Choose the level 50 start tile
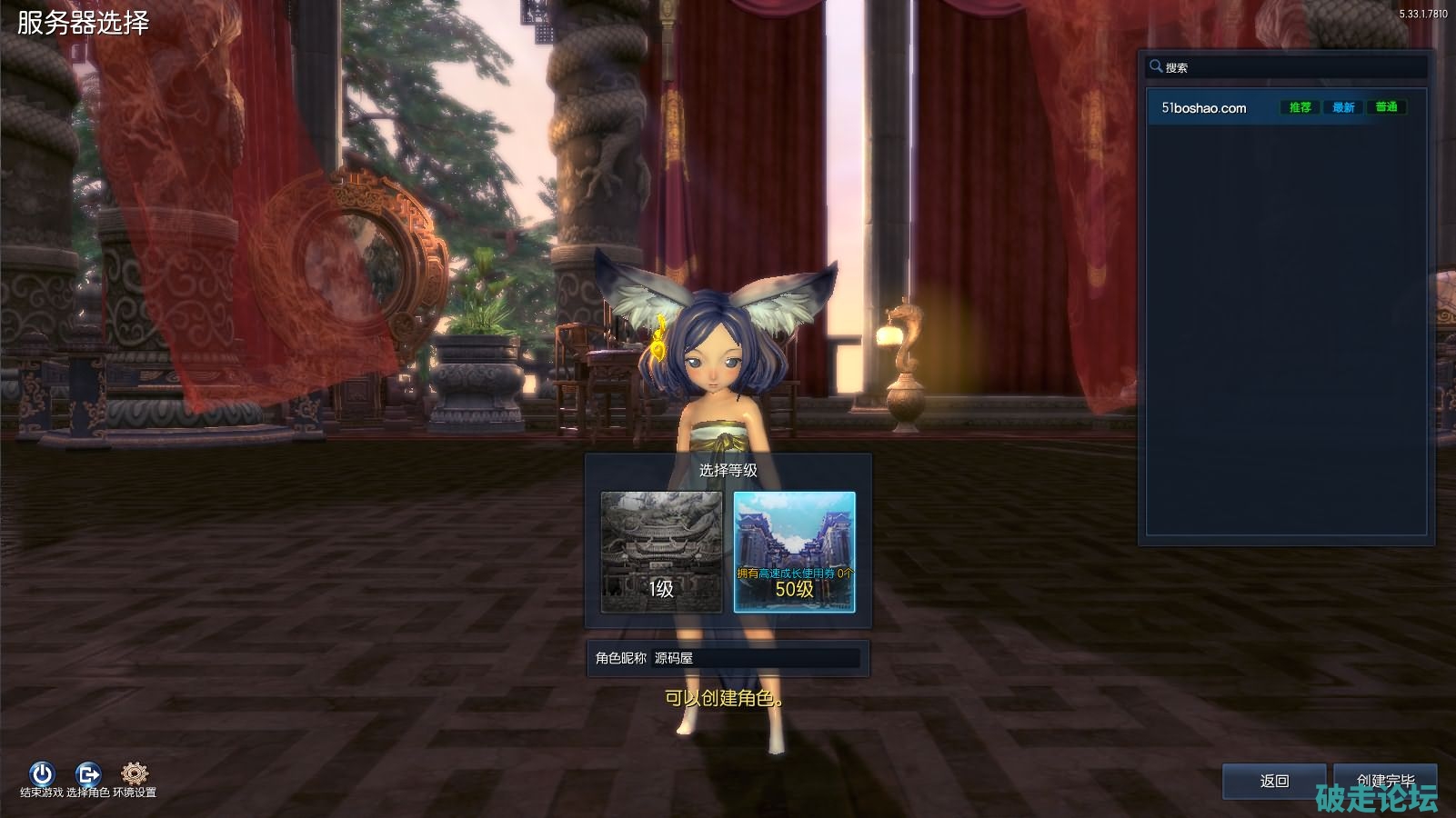Image resolution: width=1456 pixels, height=818 pixels. coord(794,552)
